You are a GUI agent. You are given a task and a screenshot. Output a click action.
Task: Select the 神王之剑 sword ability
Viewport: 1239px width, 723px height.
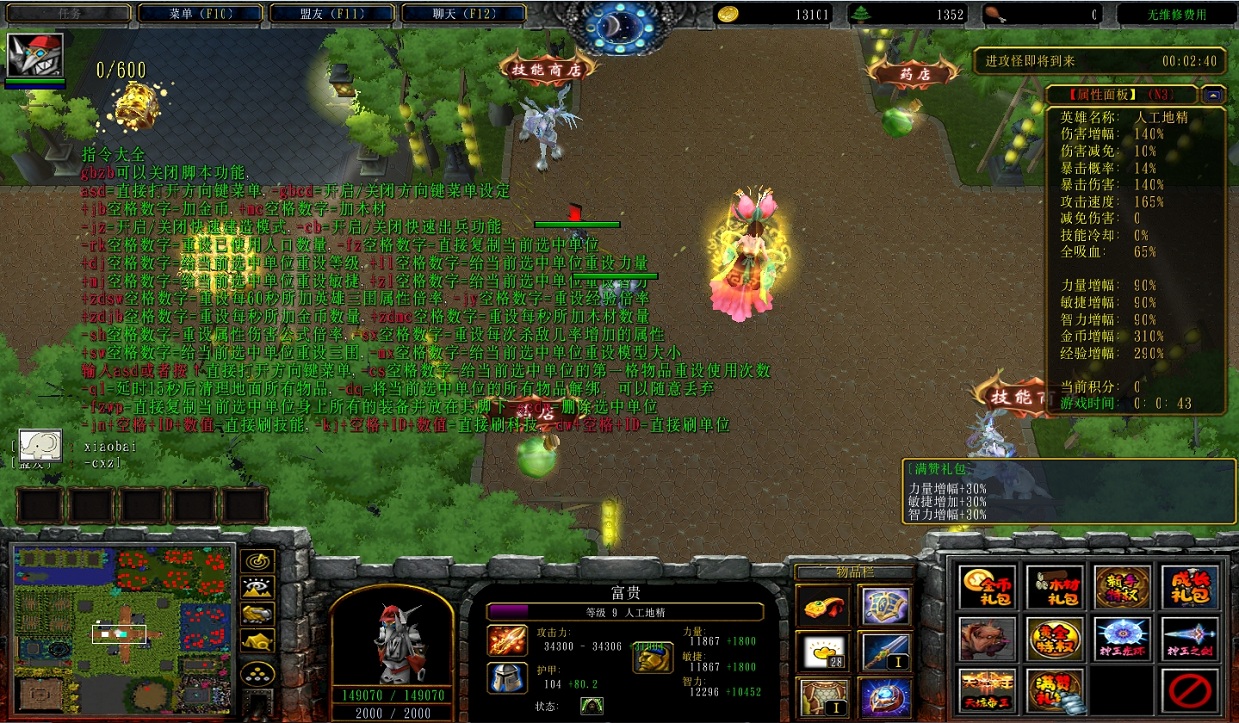1189,639
